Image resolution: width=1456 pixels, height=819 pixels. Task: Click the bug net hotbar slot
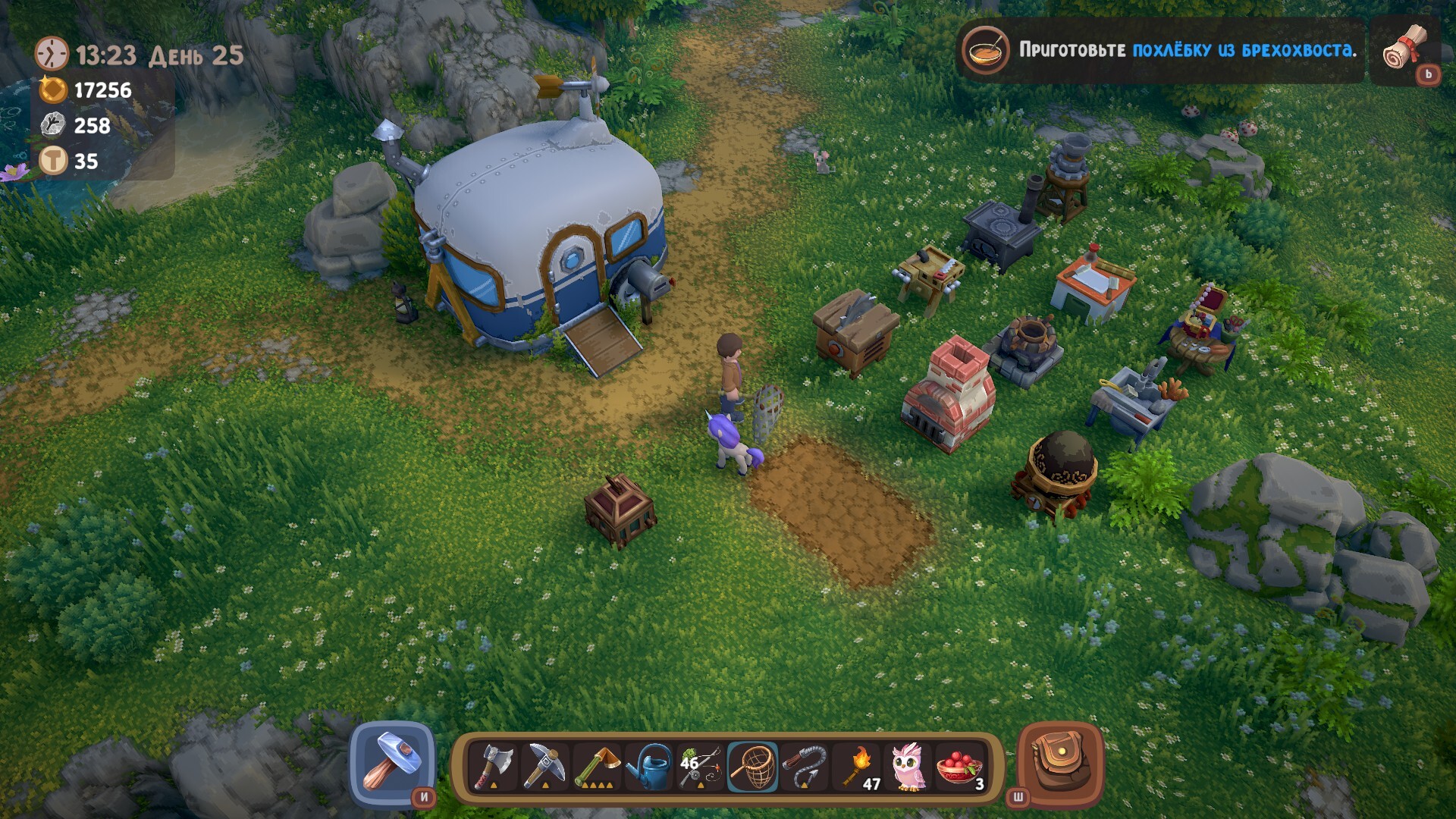tap(753, 766)
